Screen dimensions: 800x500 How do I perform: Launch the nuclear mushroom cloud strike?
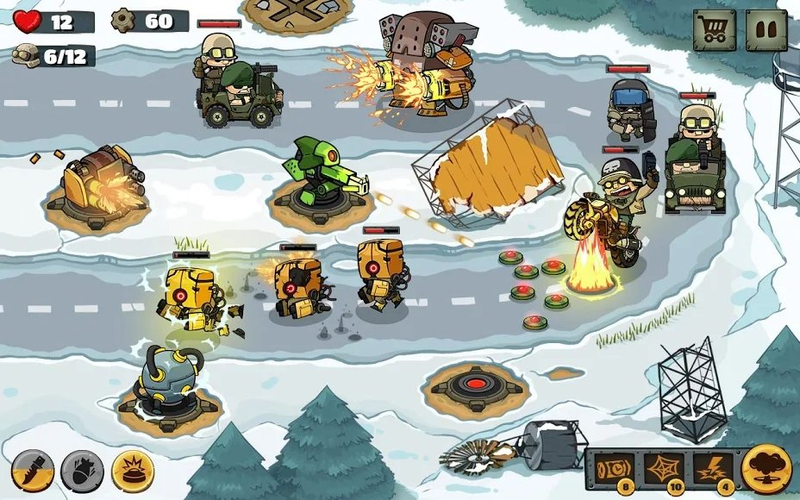tap(767, 468)
